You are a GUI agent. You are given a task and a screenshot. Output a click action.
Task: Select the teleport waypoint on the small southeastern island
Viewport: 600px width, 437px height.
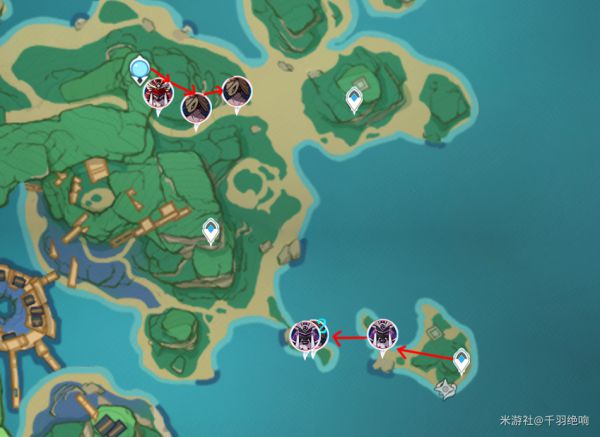point(462,360)
